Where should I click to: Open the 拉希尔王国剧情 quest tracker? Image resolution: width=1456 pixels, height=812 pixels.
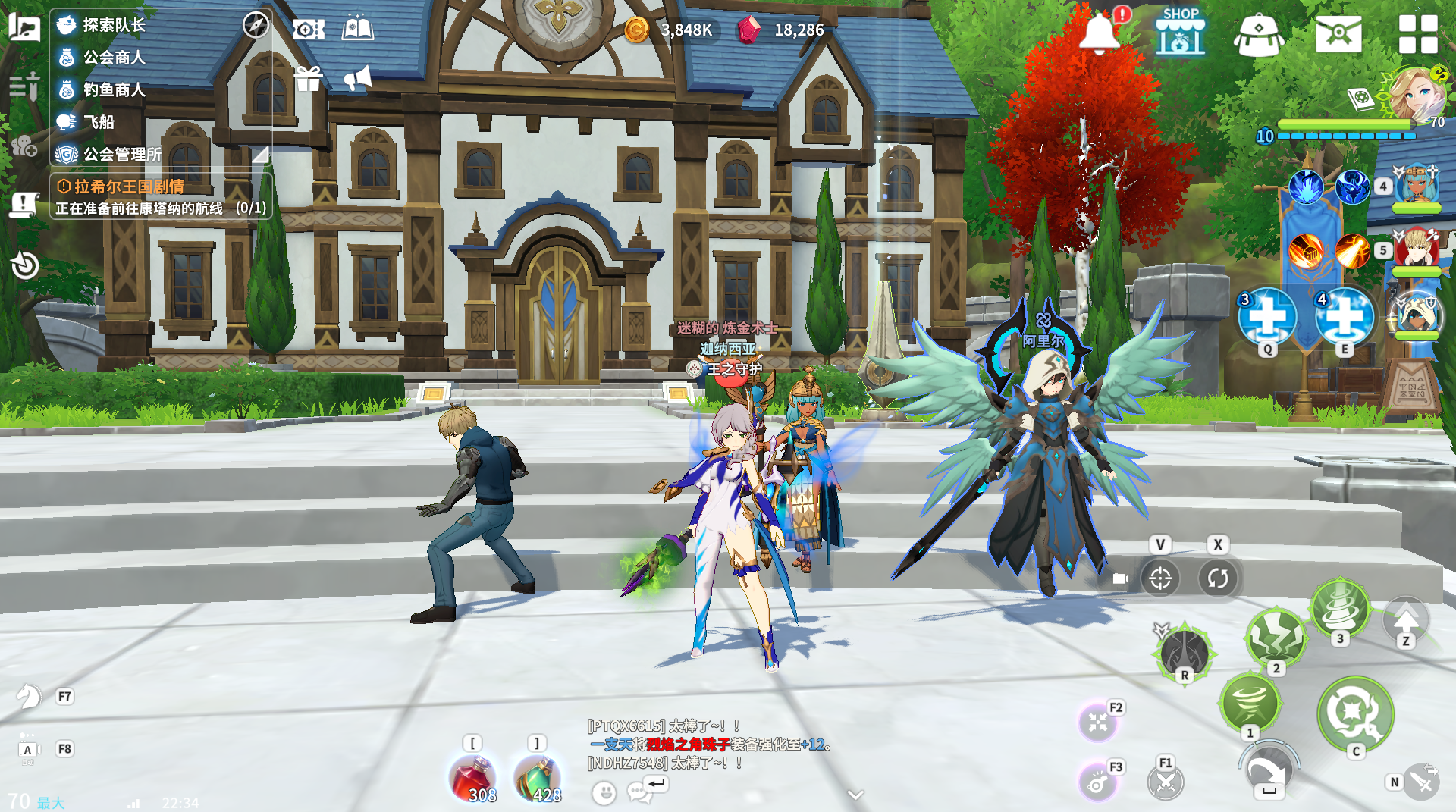[129, 187]
